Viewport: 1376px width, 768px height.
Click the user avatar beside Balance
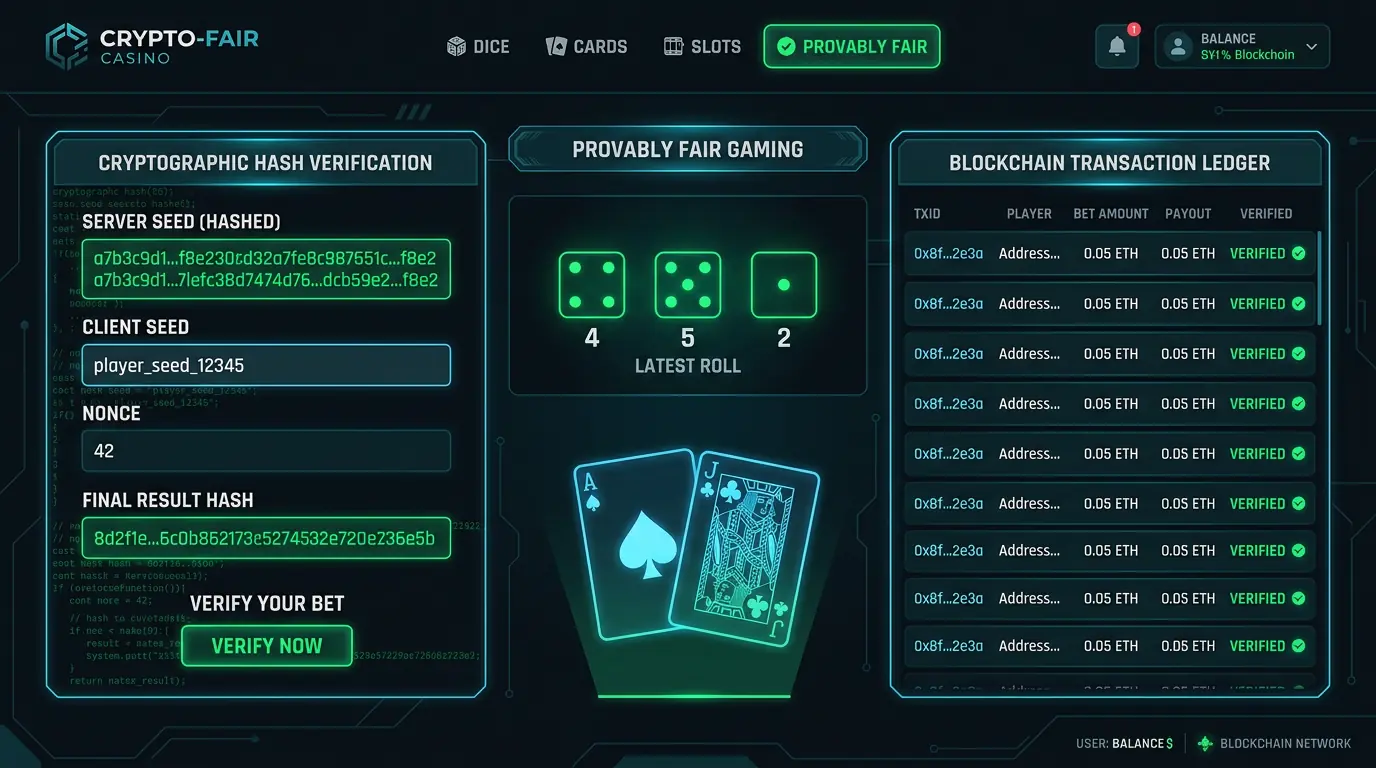[1177, 46]
